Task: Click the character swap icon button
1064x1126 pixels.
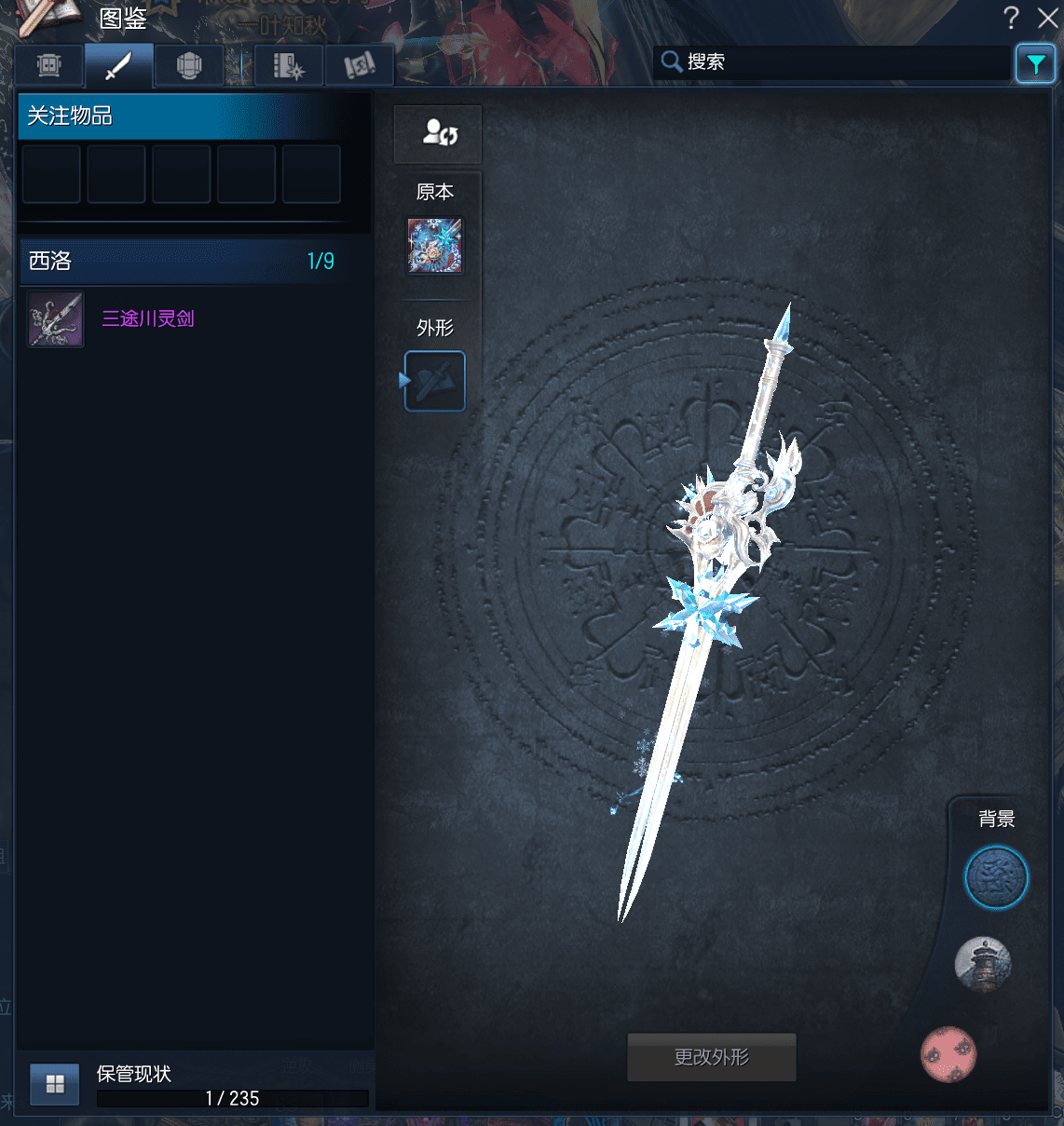Action: (438, 133)
